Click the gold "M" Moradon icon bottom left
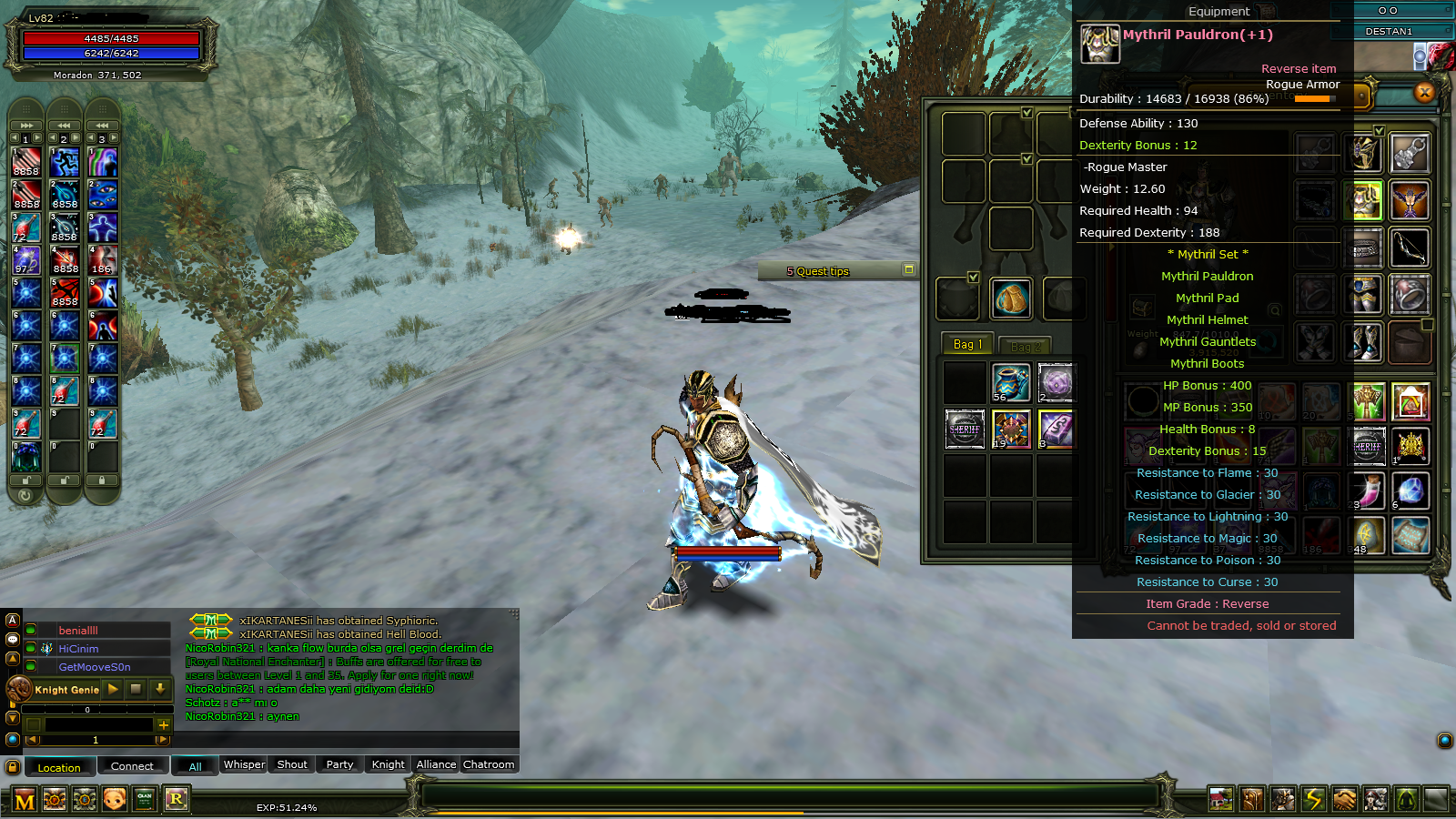The image size is (1456, 819). [x=23, y=801]
